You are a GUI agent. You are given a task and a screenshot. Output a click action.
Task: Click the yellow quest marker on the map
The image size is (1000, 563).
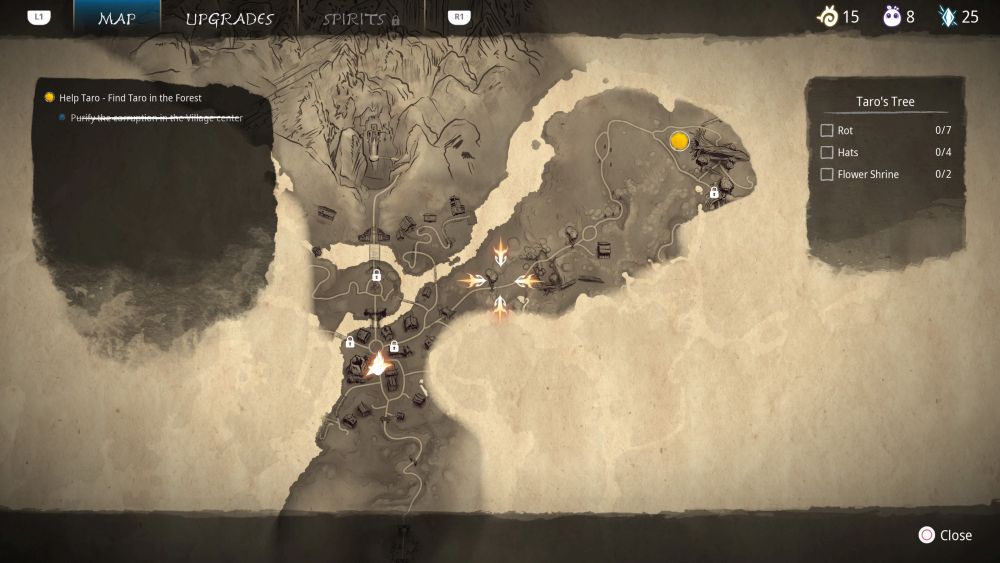(x=680, y=141)
